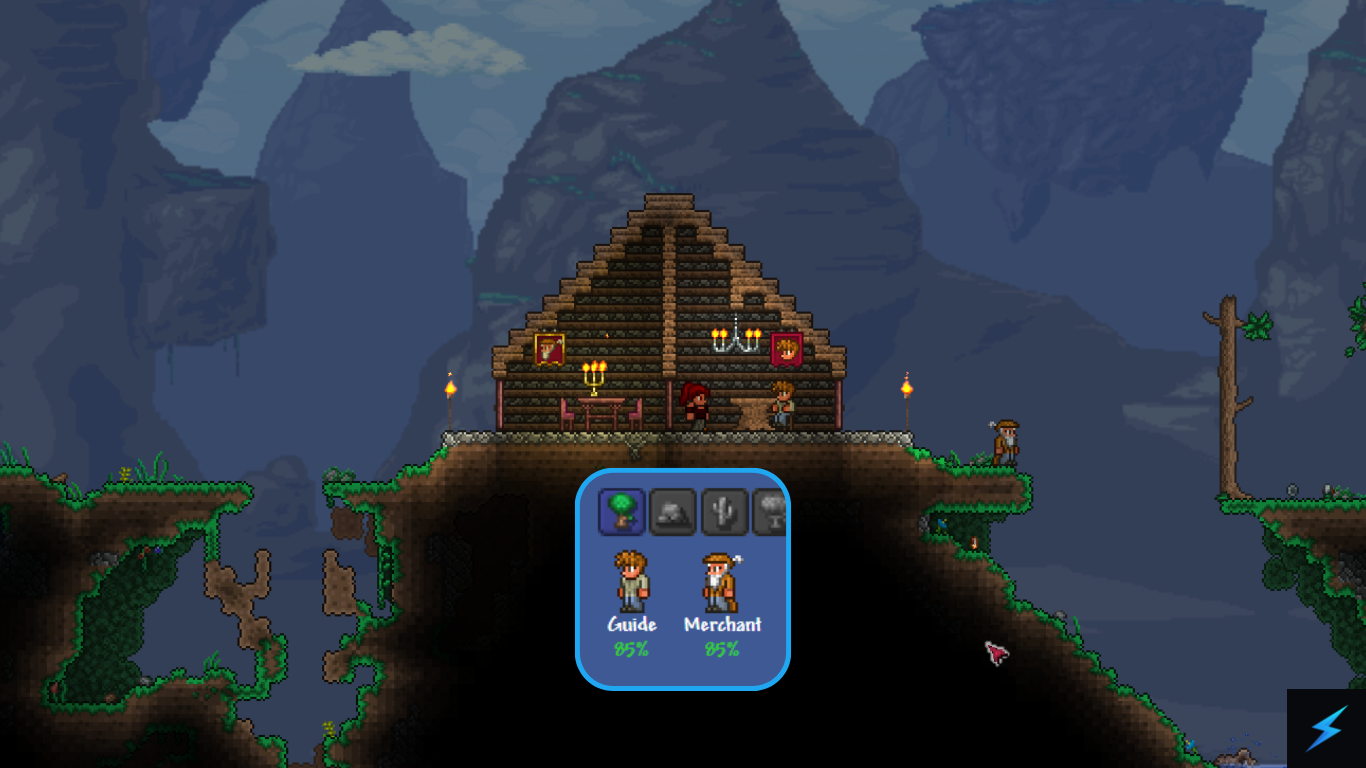Select the forest tree biome tab
Screen dimensions: 1366x768
click(621, 511)
